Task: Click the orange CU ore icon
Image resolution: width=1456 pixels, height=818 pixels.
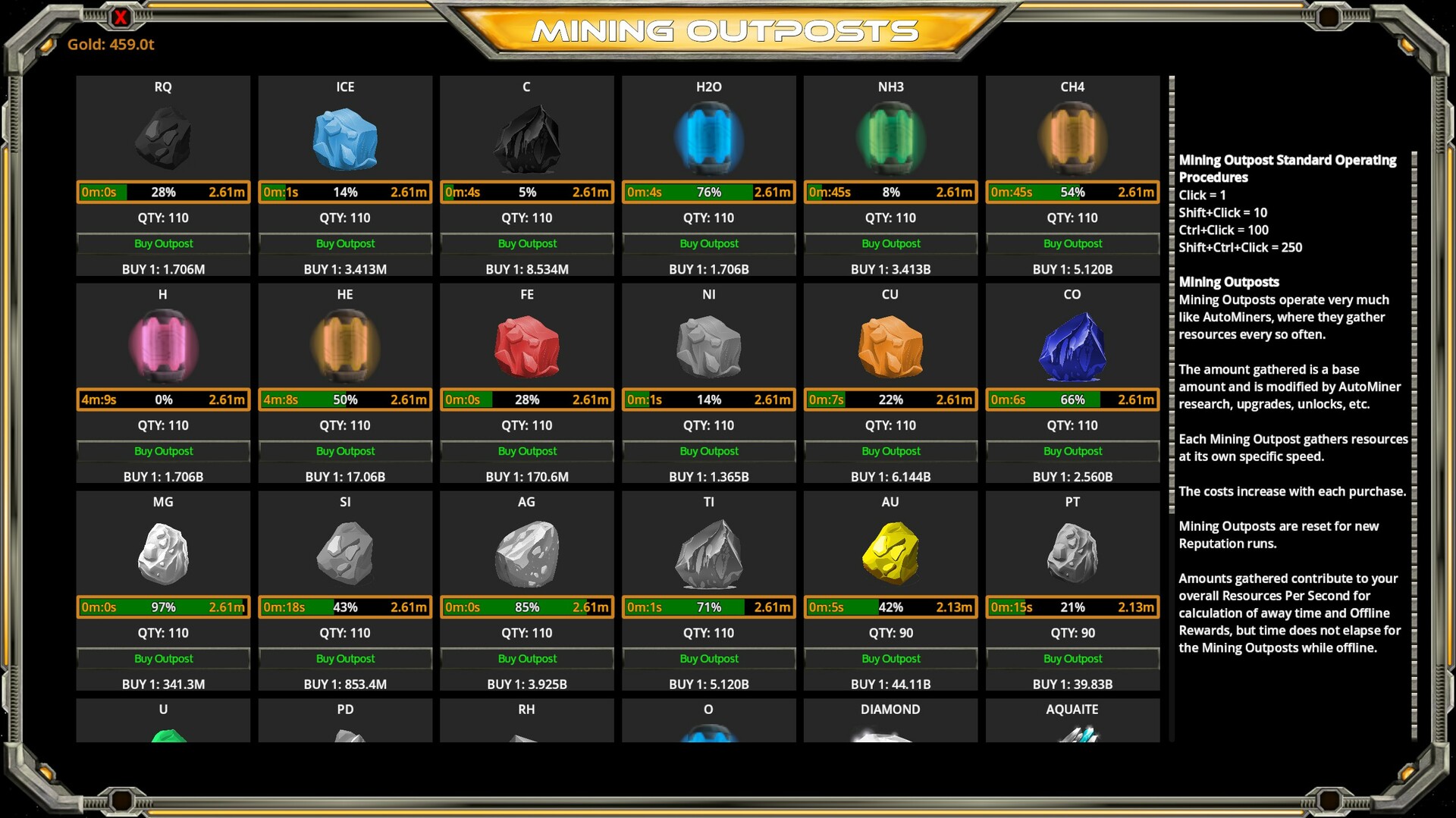Action: [890, 346]
